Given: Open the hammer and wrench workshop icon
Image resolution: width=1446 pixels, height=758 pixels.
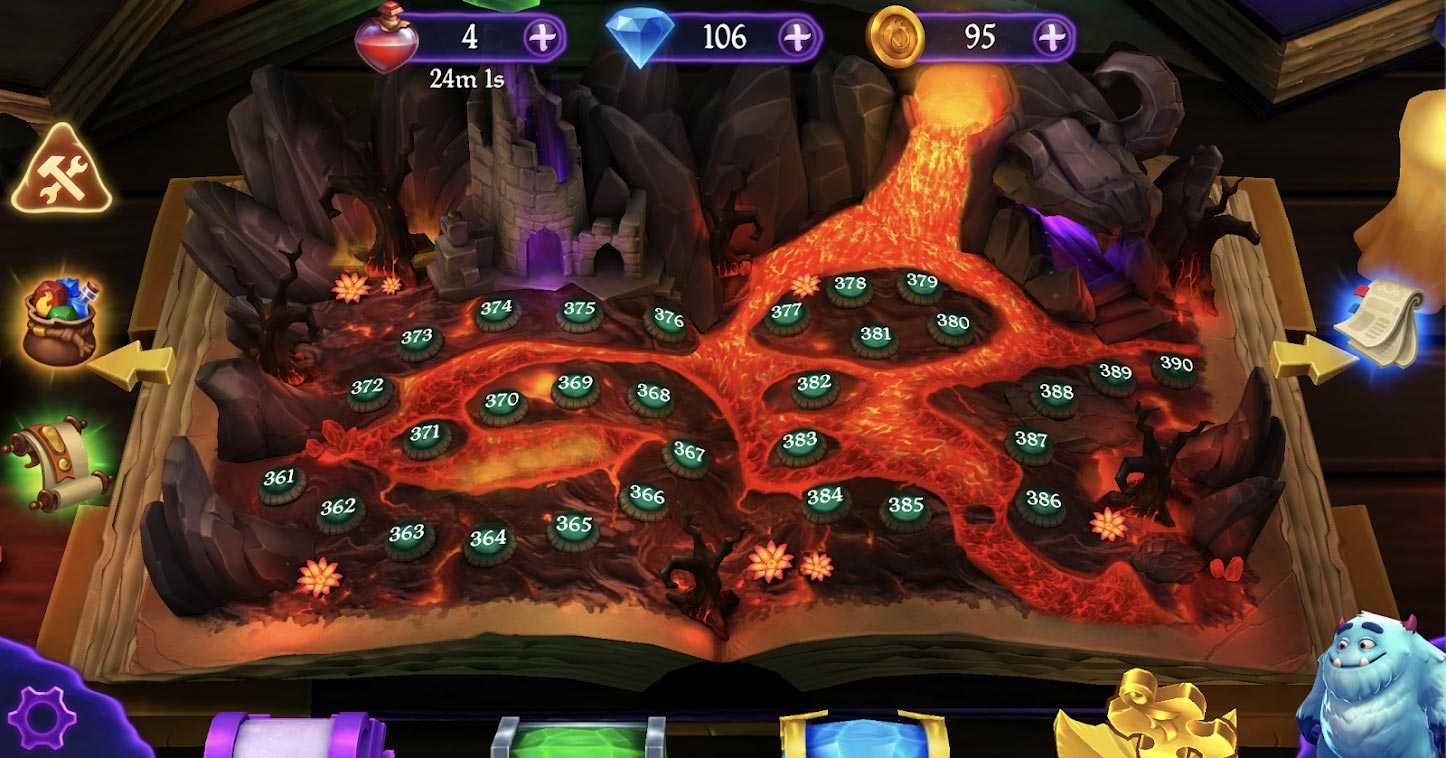Looking at the screenshot, I should 61,172.
